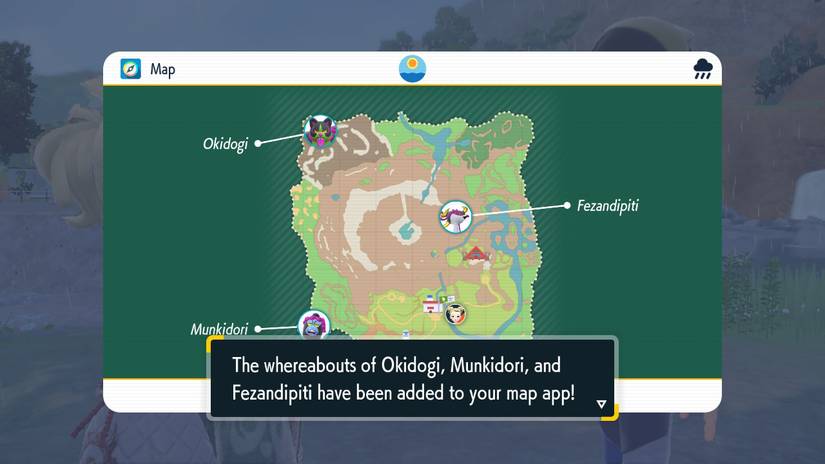Select the Okidogi marker on the map
825x464 pixels.
pyautogui.click(x=320, y=130)
